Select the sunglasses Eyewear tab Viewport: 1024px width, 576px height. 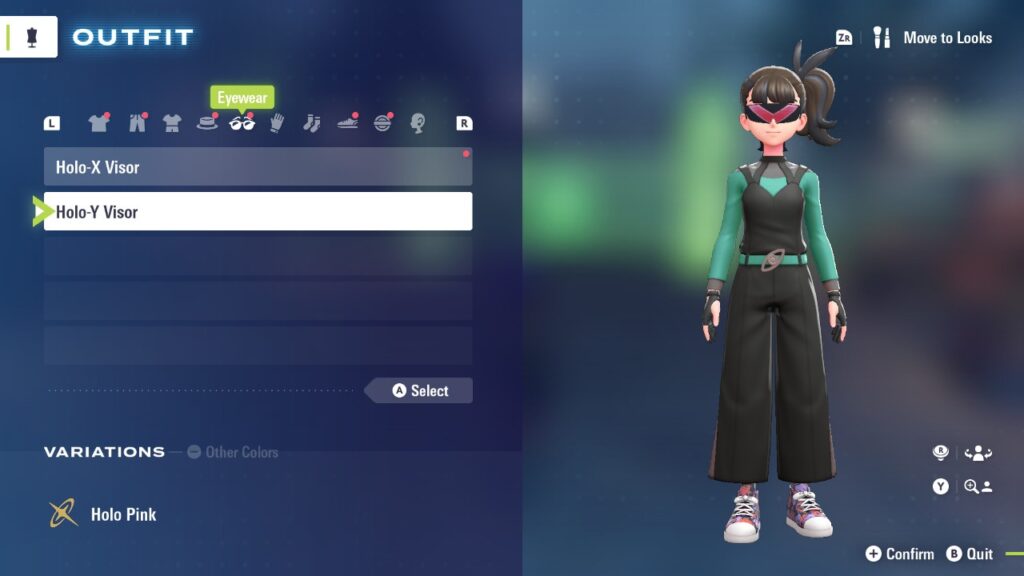(242, 123)
